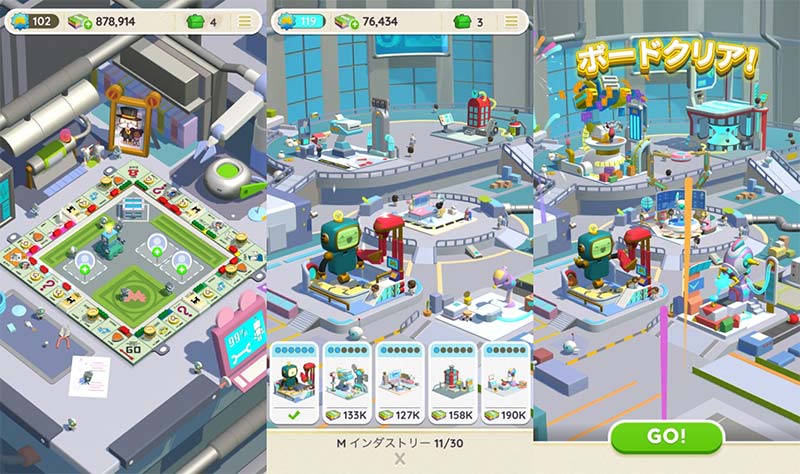Open the hamburger menu beside 3 shields
This screenshot has height=474, width=800.
pos(514,21)
